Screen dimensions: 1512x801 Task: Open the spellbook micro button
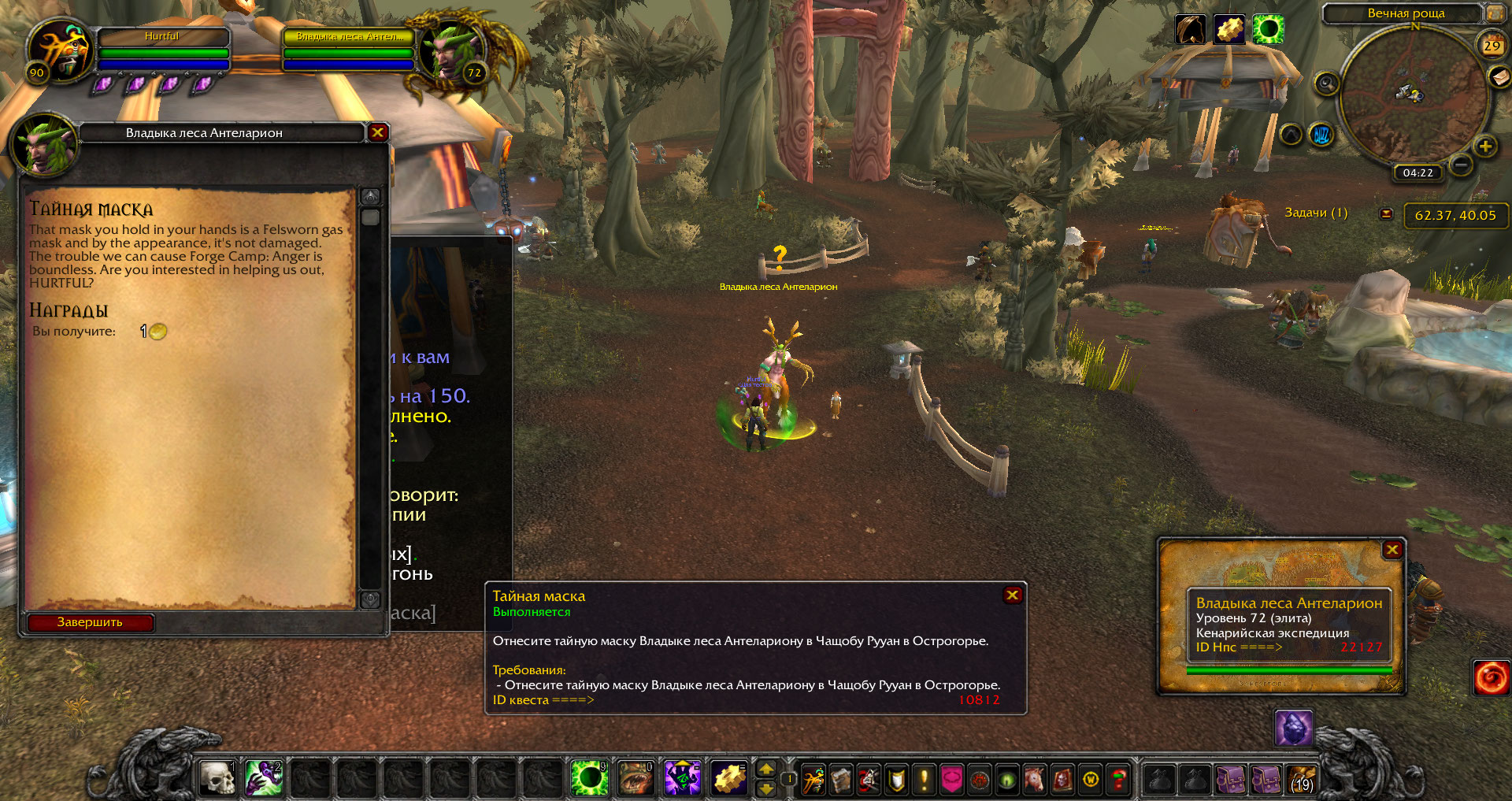pyautogui.click(x=841, y=780)
